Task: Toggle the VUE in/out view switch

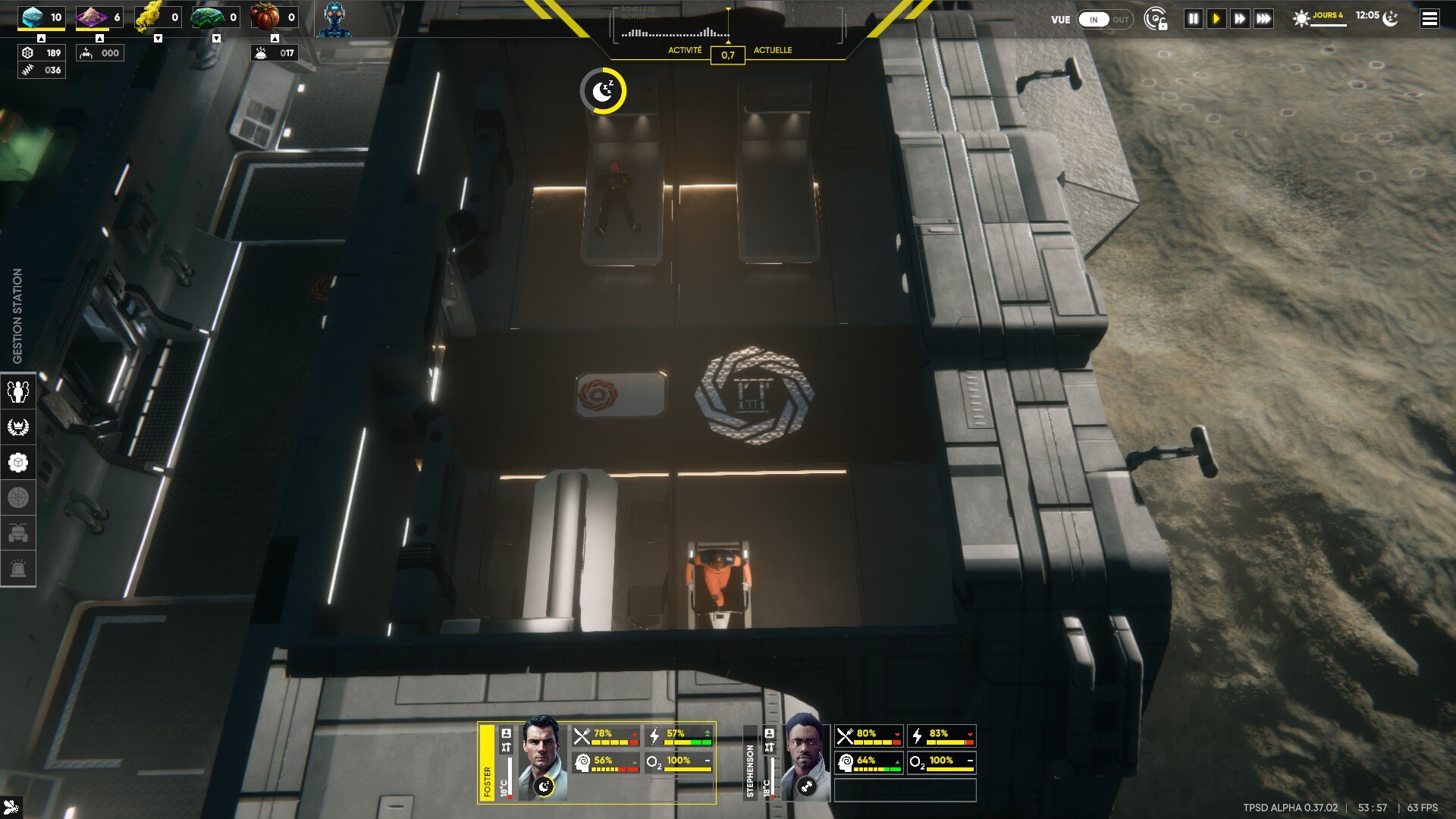Action: click(1104, 20)
